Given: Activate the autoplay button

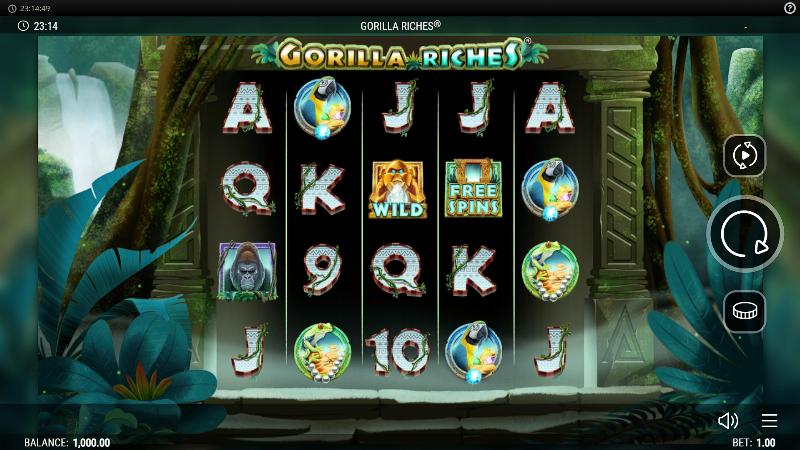Looking at the screenshot, I should click(x=745, y=156).
